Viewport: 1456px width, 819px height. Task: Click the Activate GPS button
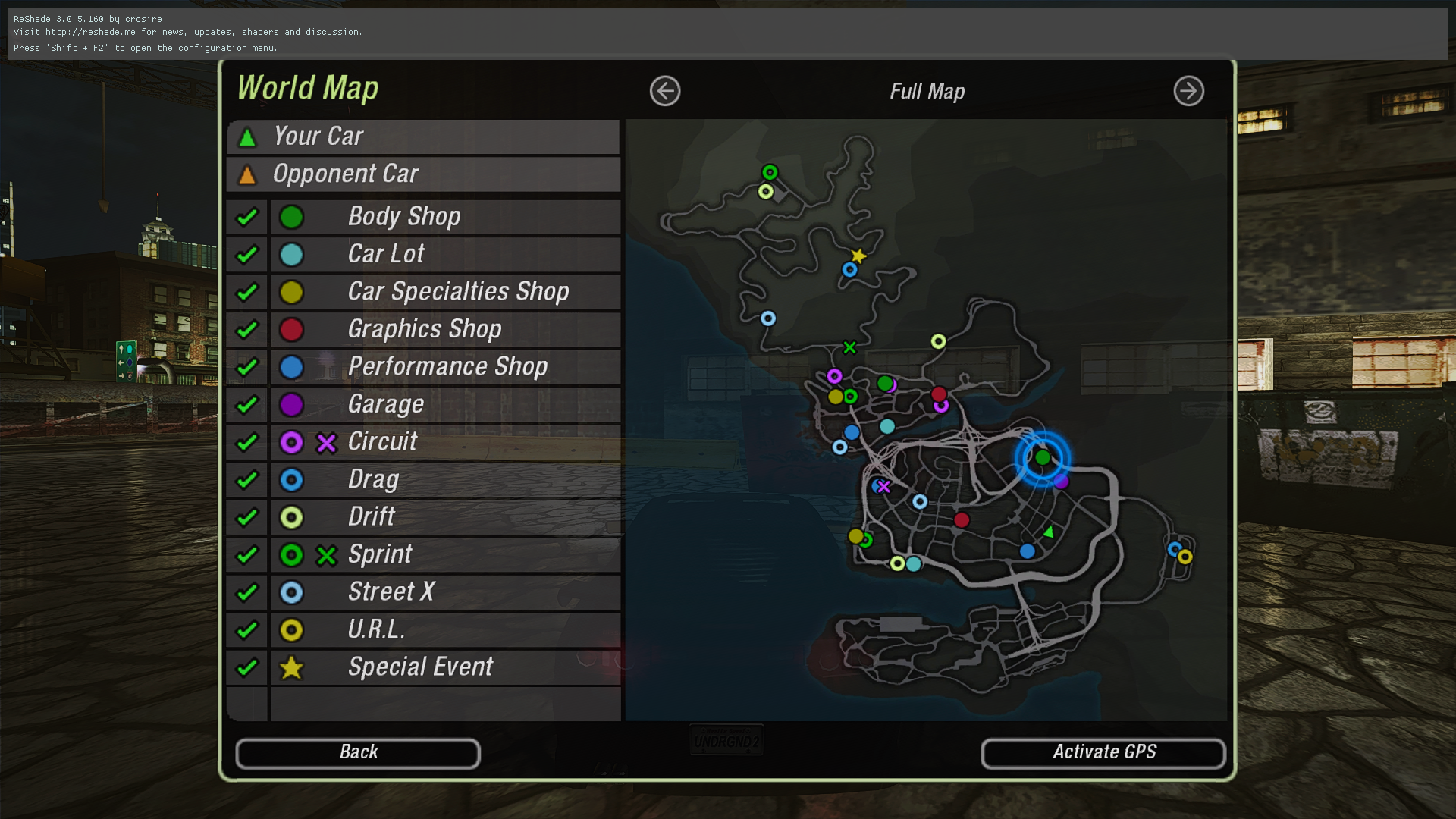[x=1103, y=752]
